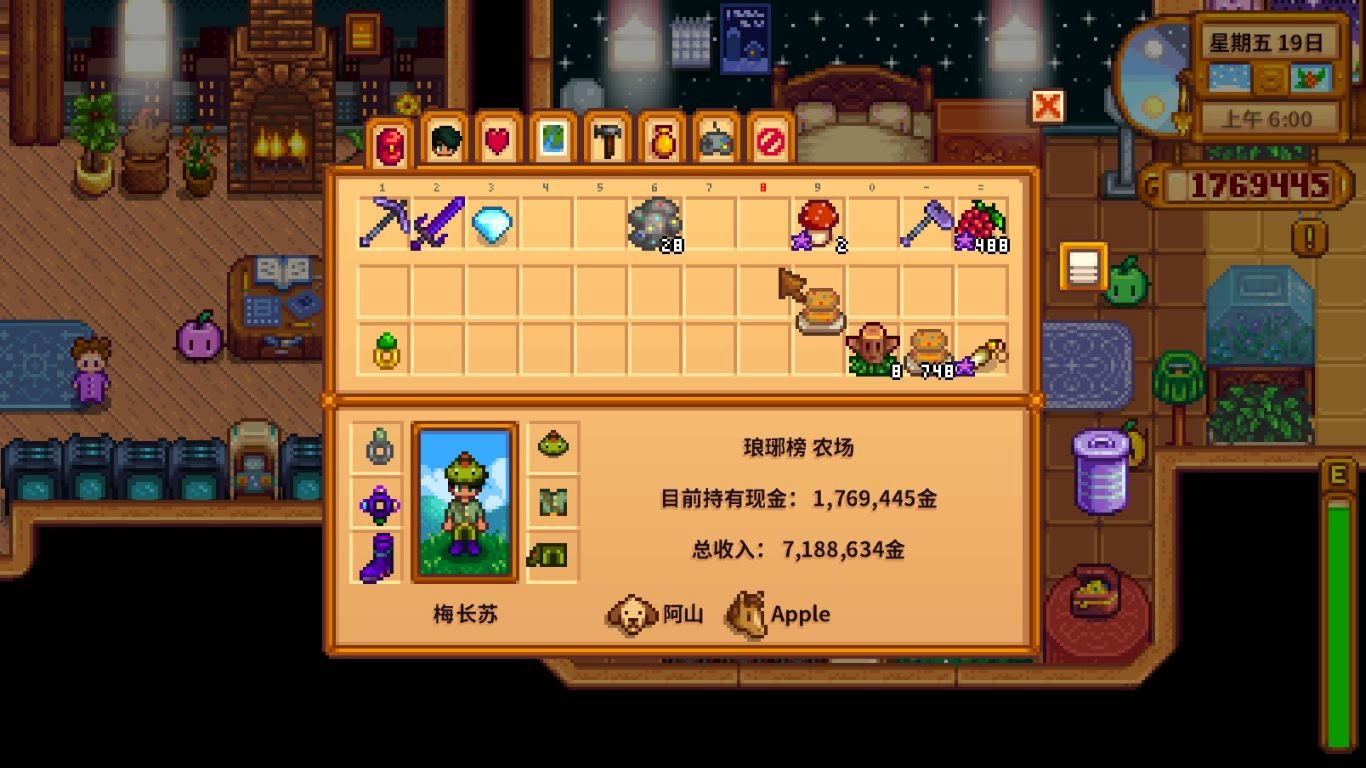Open the options tab with controller icon

(x=713, y=143)
